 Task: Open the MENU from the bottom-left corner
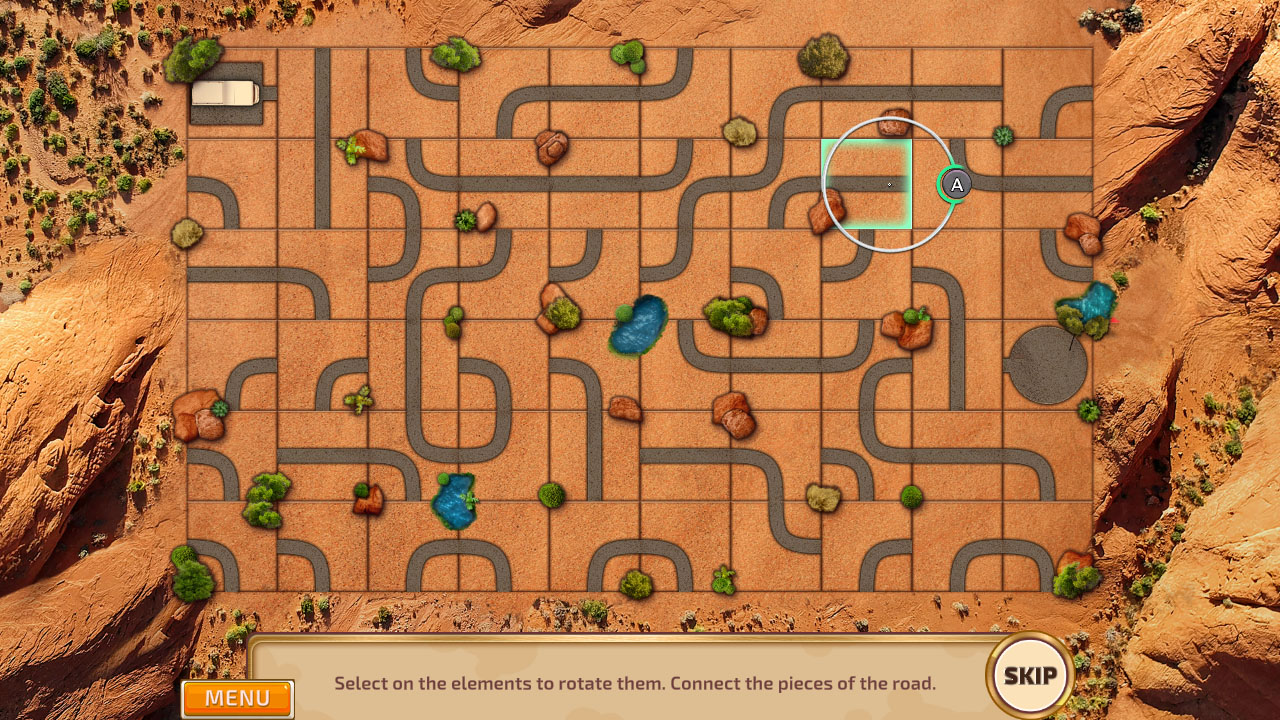point(237,698)
